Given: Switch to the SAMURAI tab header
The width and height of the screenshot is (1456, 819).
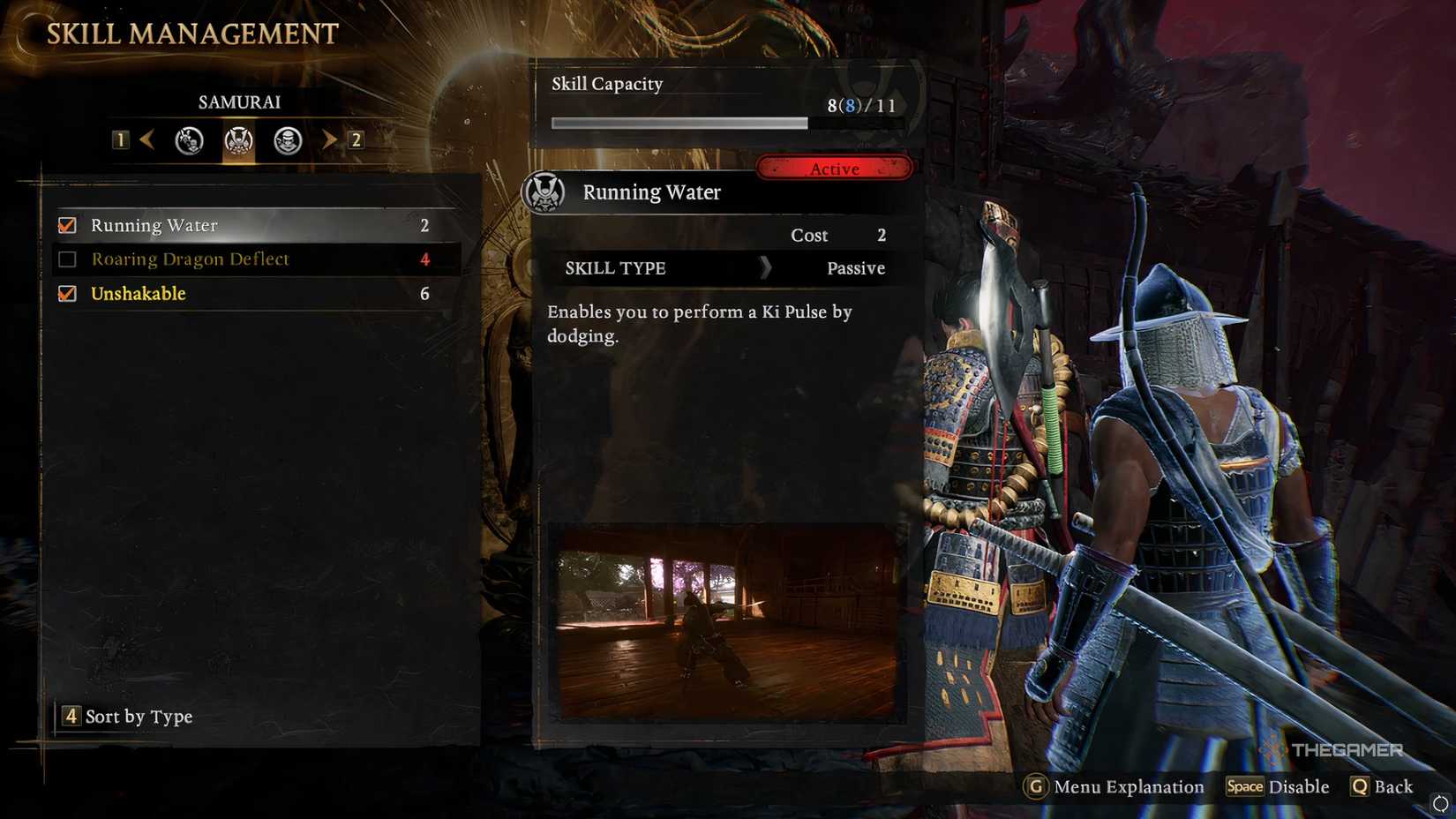Looking at the screenshot, I should pyautogui.click(x=238, y=101).
